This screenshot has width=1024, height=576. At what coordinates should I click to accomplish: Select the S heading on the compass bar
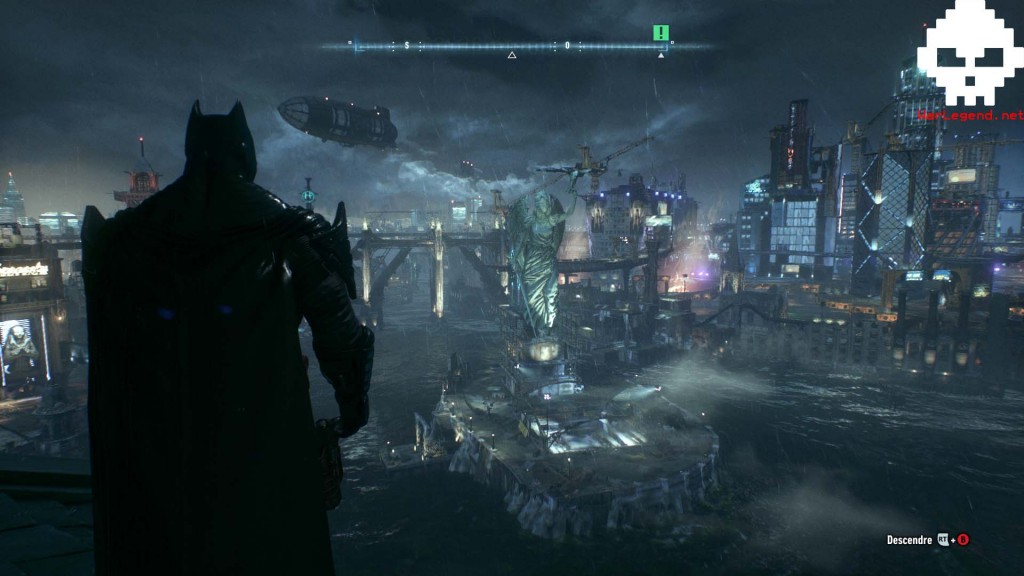tap(407, 46)
